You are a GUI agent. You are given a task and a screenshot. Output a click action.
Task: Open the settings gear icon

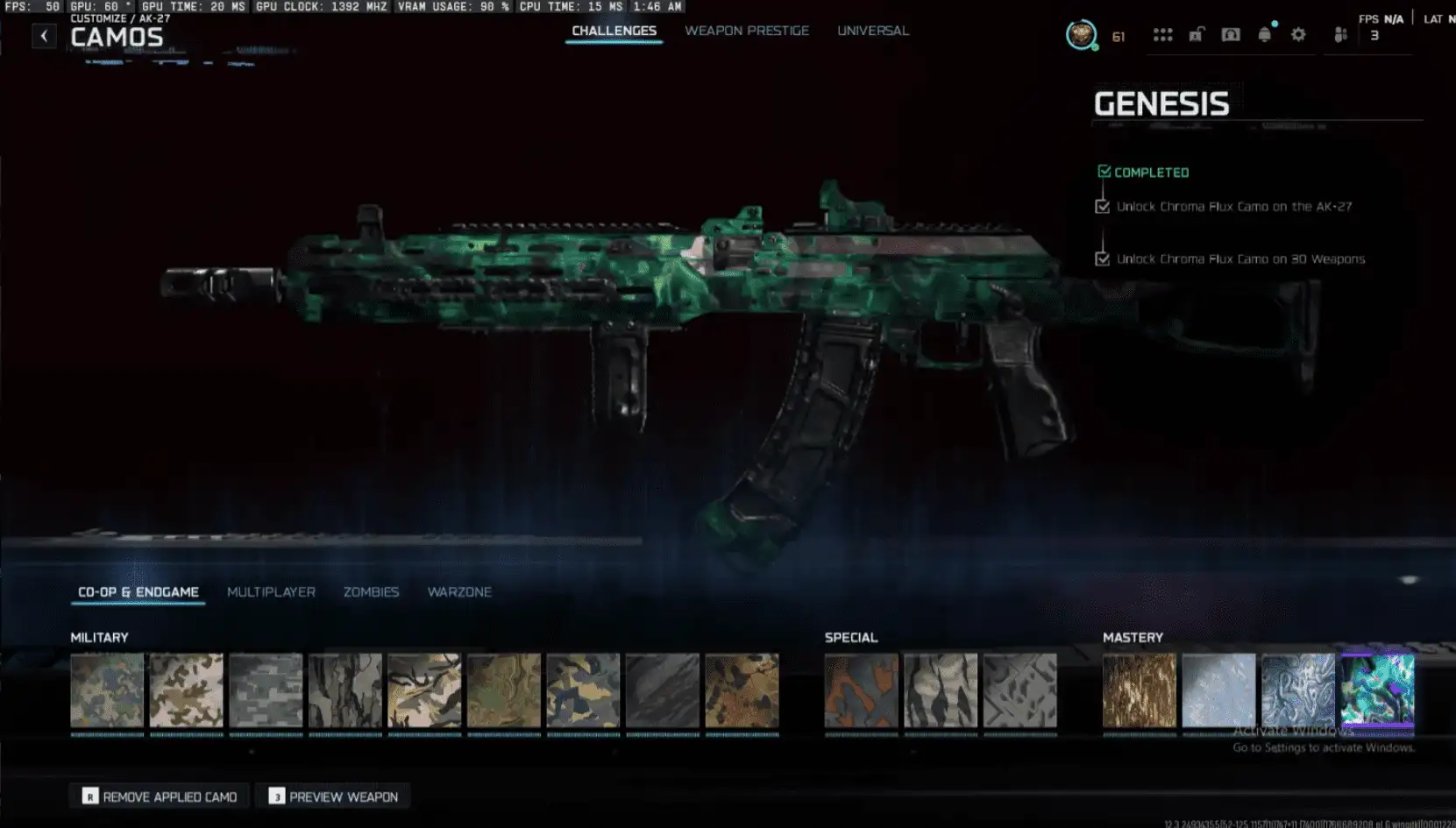tap(1298, 35)
